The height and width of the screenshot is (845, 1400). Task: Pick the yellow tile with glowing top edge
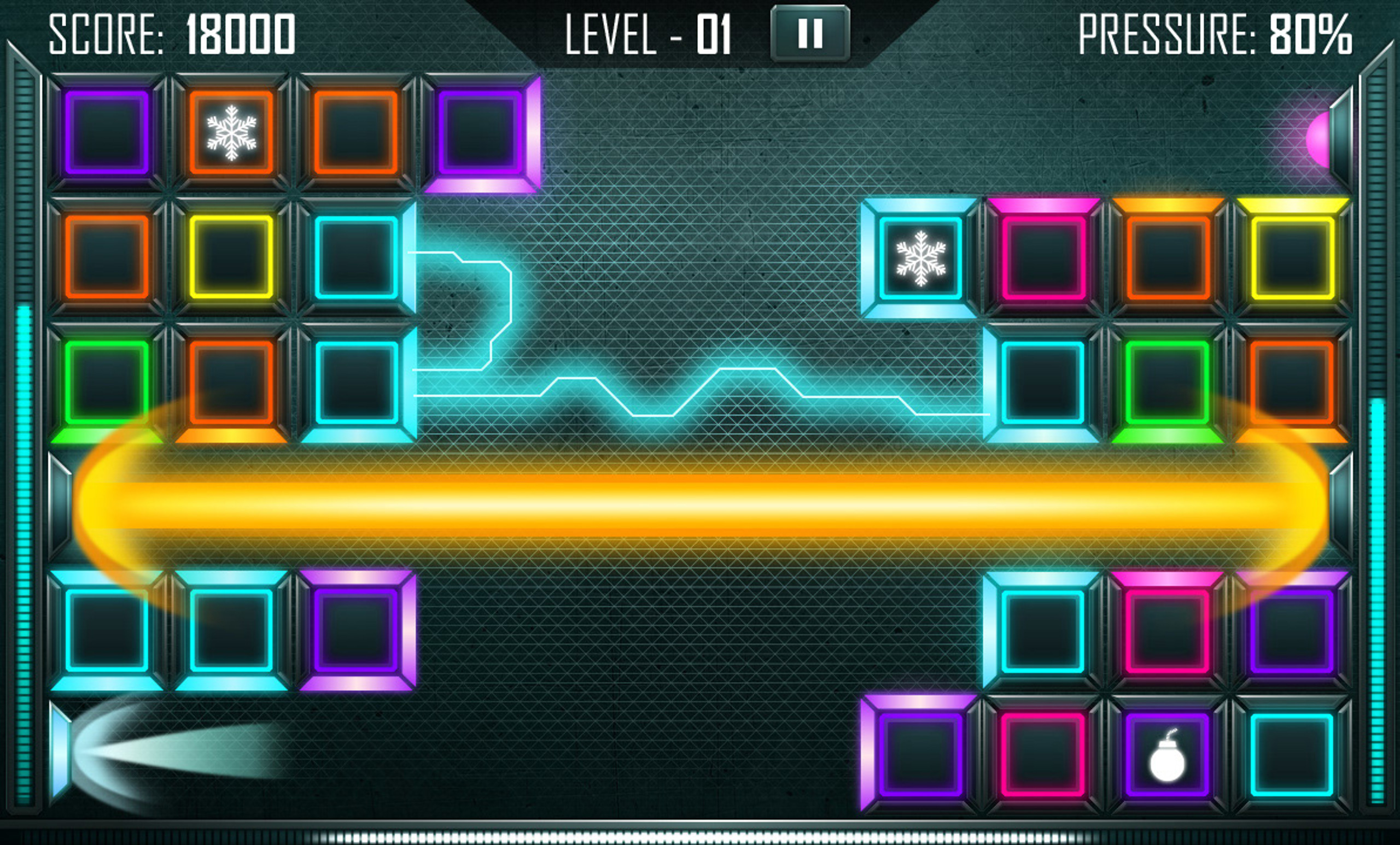click(x=1292, y=257)
